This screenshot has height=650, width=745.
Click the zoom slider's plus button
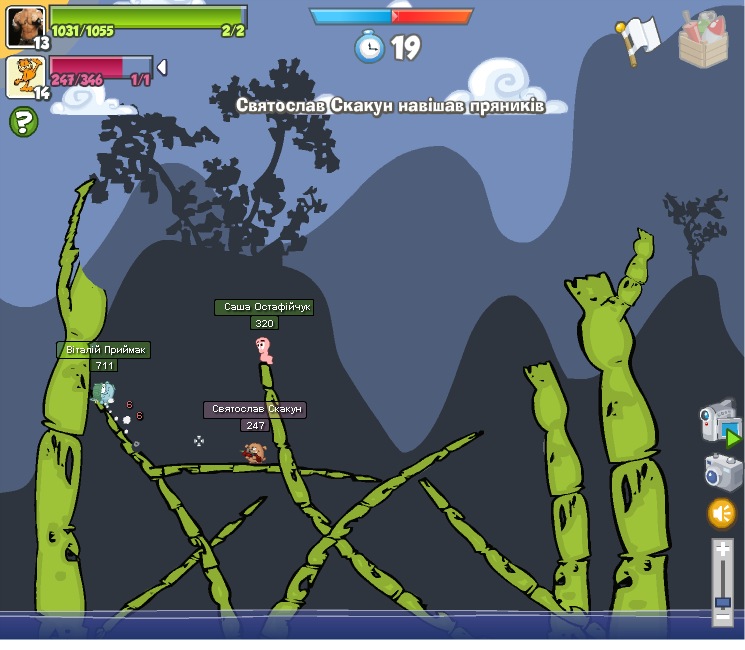tap(722, 548)
